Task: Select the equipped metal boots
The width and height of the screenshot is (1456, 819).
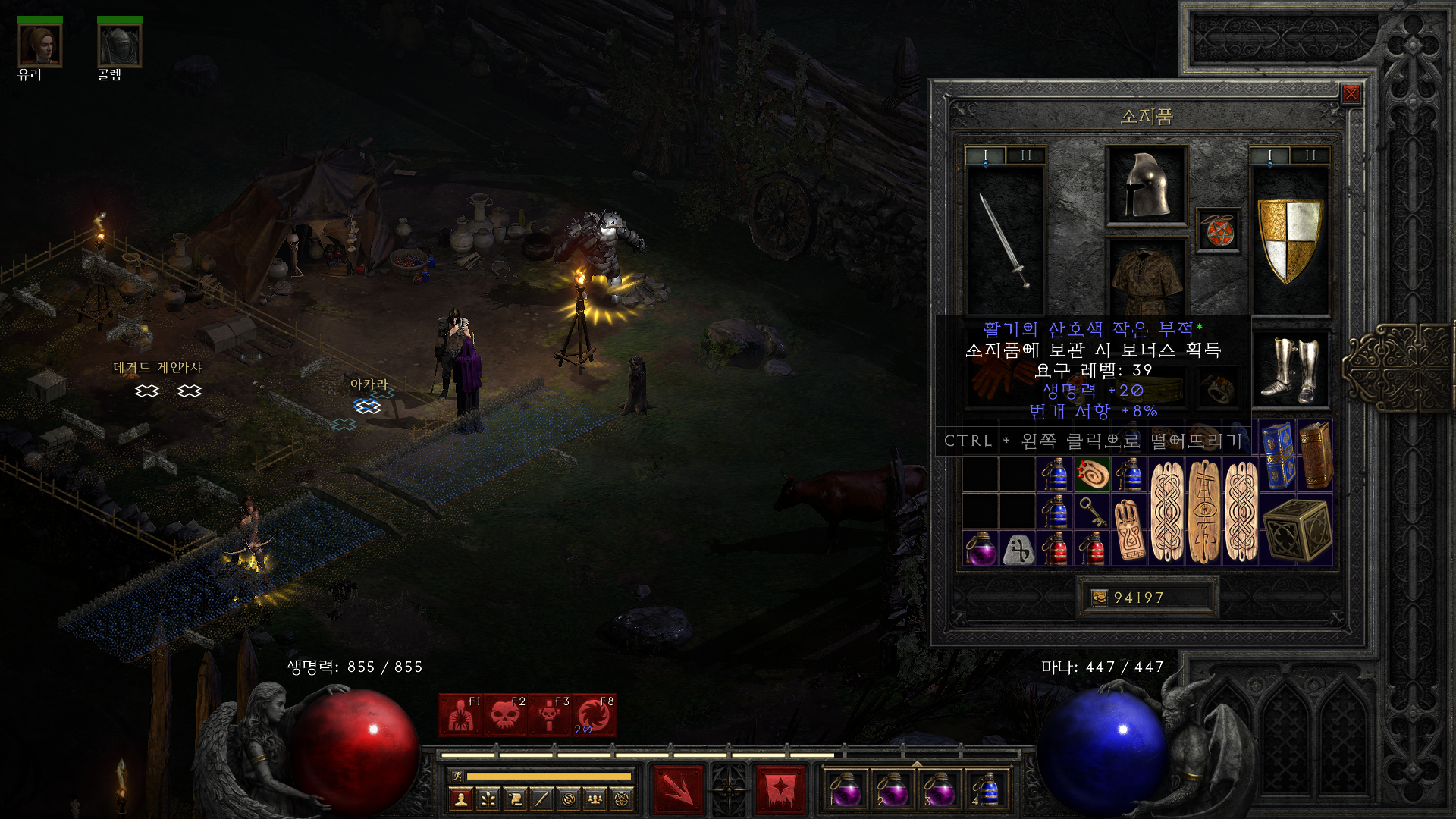Action: [1290, 369]
